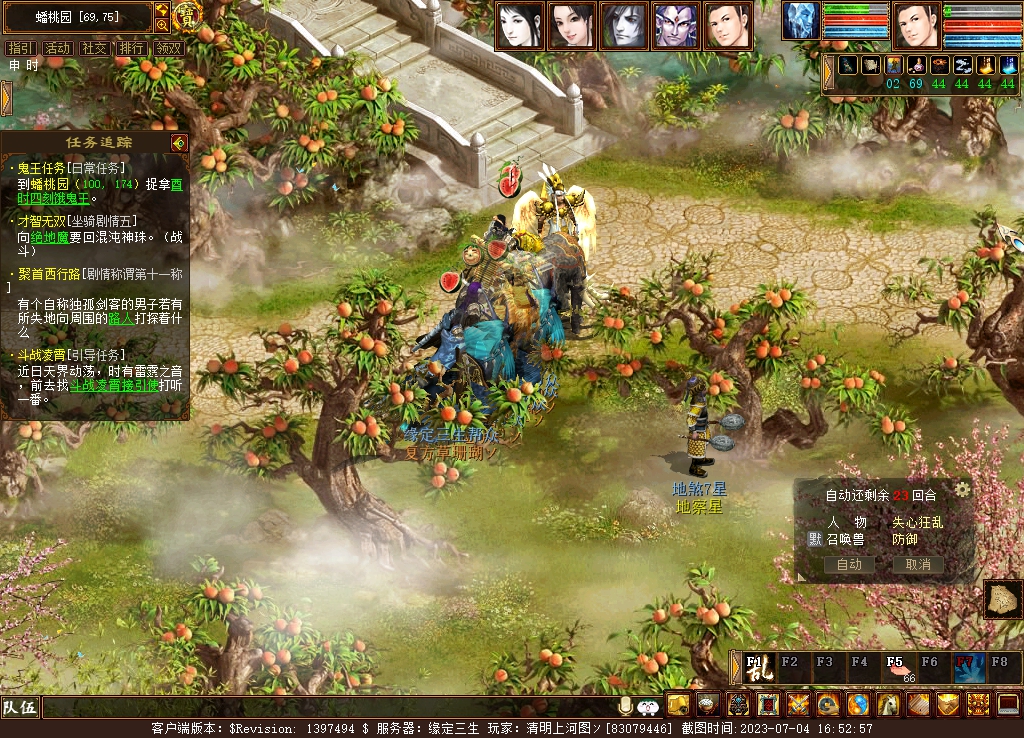Click the microphone voice icon
Viewport: 1024px width, 738px height.
[626, 706]
